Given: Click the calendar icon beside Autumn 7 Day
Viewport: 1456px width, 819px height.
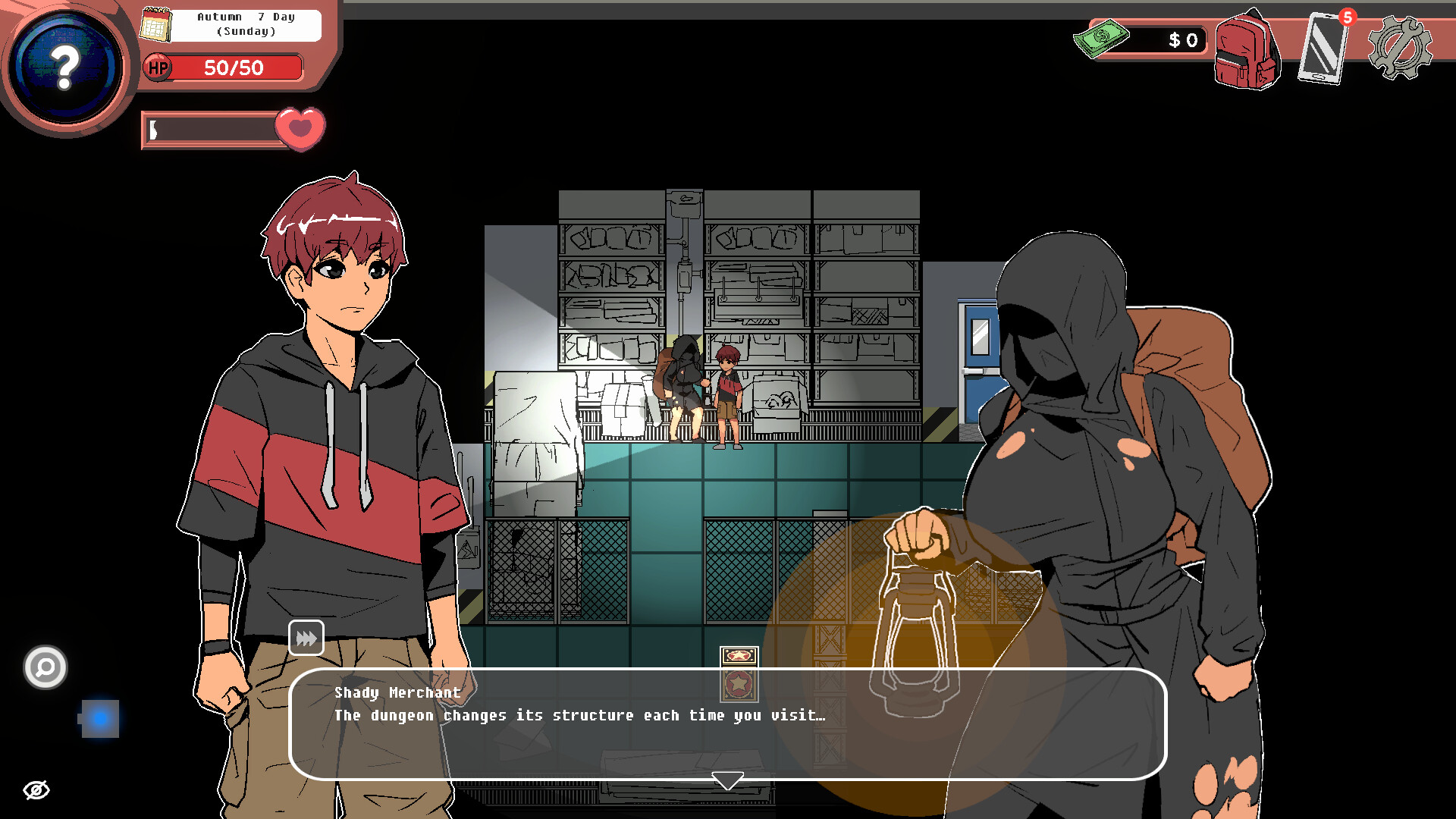Looking at the screenshot, I should (x=155, y=24).
